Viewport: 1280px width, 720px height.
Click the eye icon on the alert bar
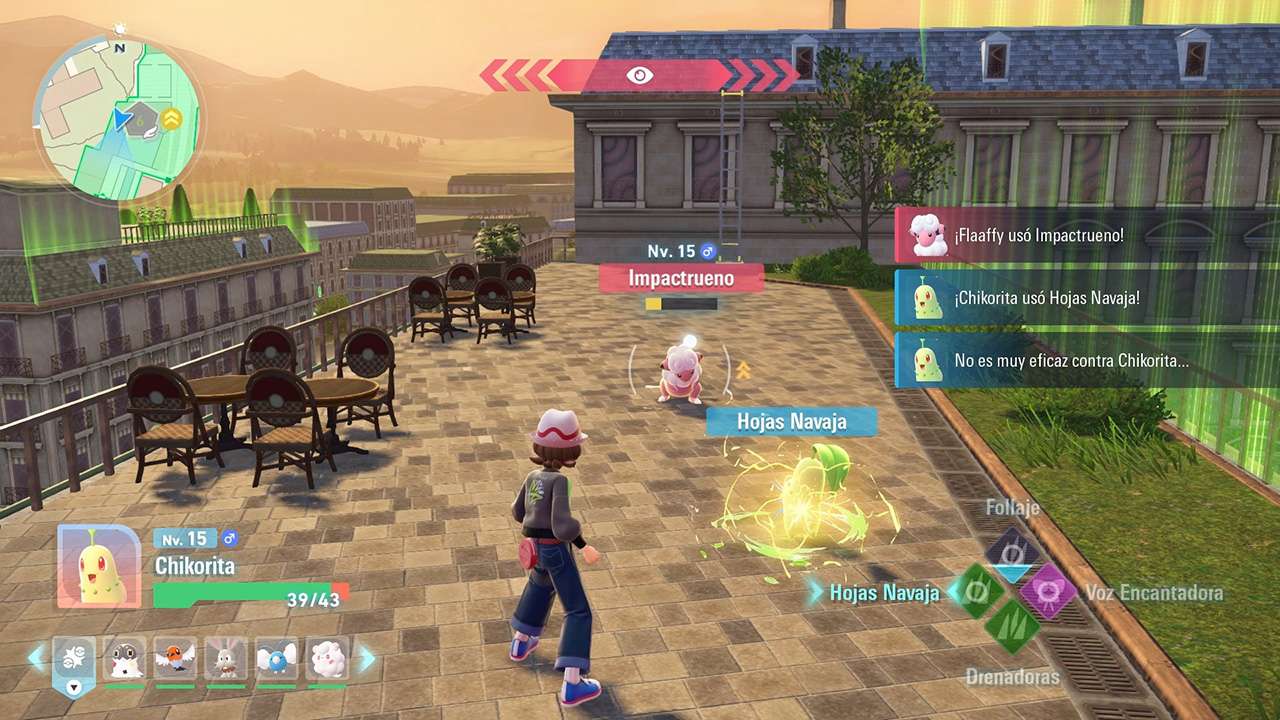pos(640,73)
